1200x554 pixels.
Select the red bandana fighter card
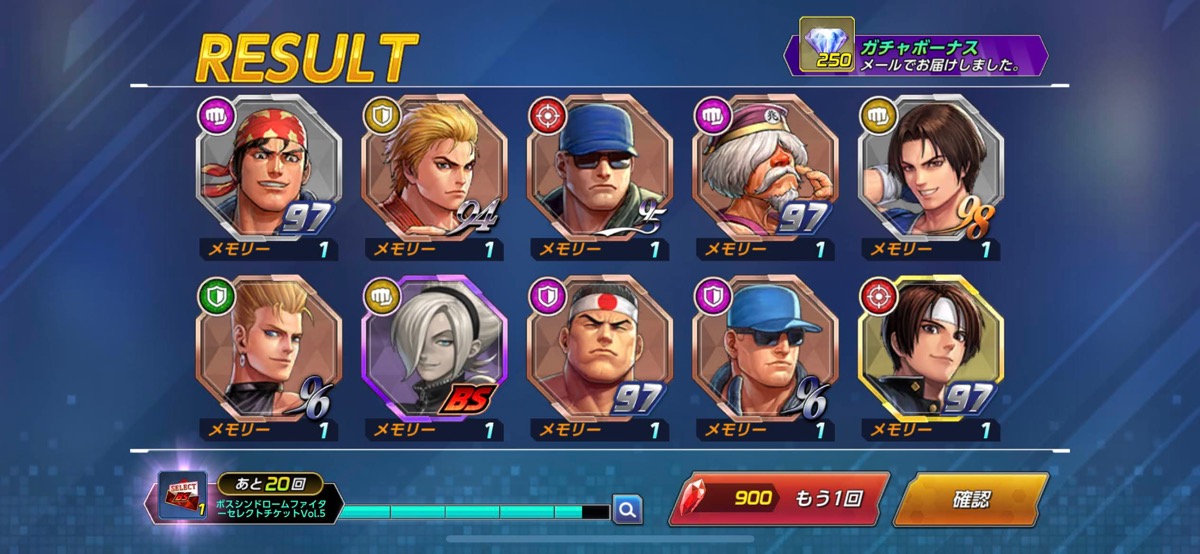pos(269,168)
